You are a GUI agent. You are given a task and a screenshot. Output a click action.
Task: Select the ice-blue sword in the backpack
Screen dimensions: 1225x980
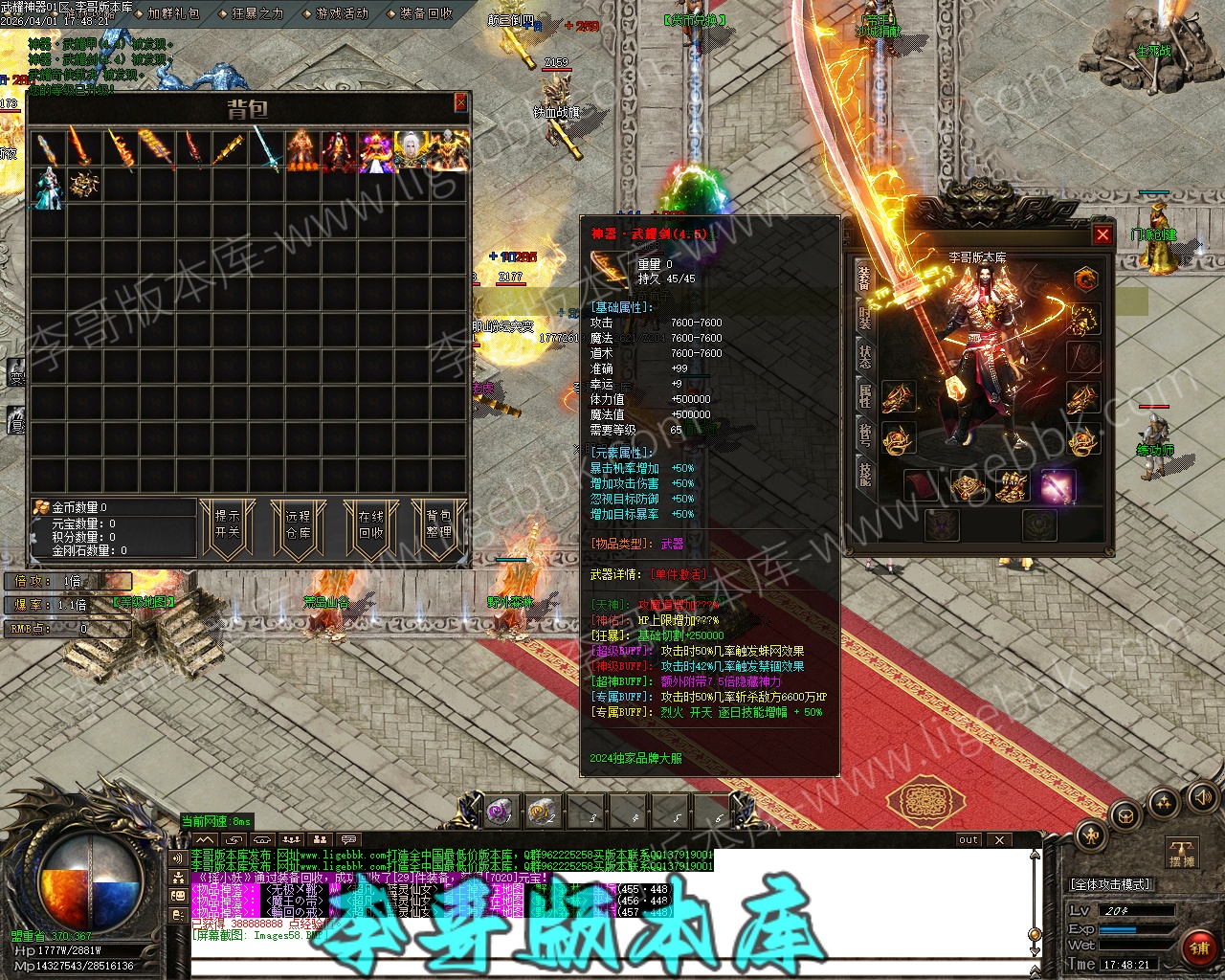pyautogui.click(x=266, y=151)
